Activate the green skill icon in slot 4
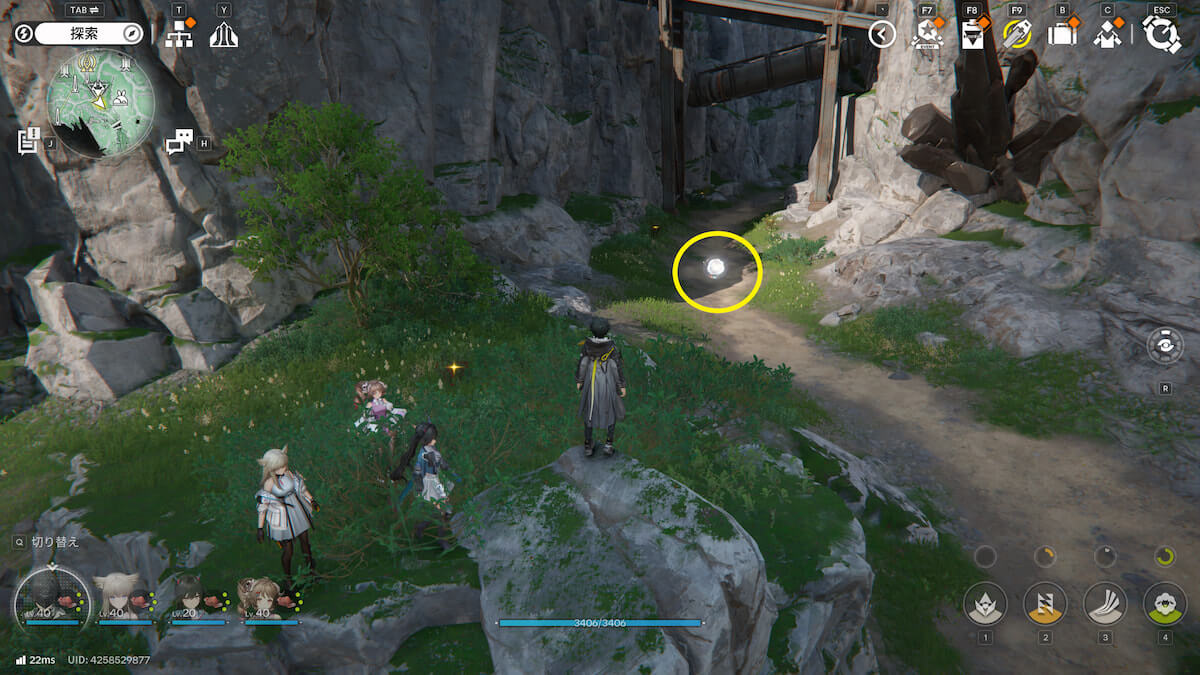This screenshot has width=1200, height=675. point(1164,603)
